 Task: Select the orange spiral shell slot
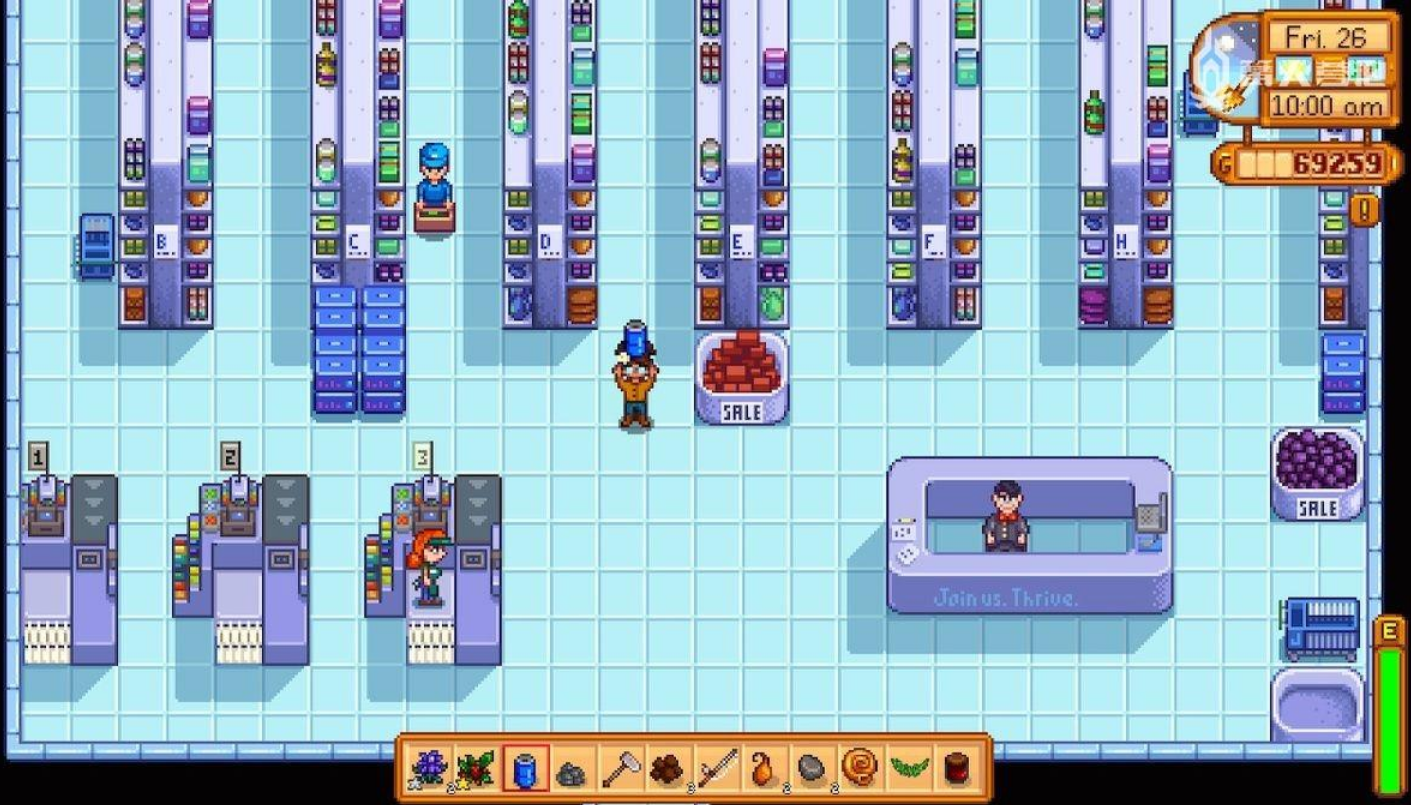pos(860,769)
